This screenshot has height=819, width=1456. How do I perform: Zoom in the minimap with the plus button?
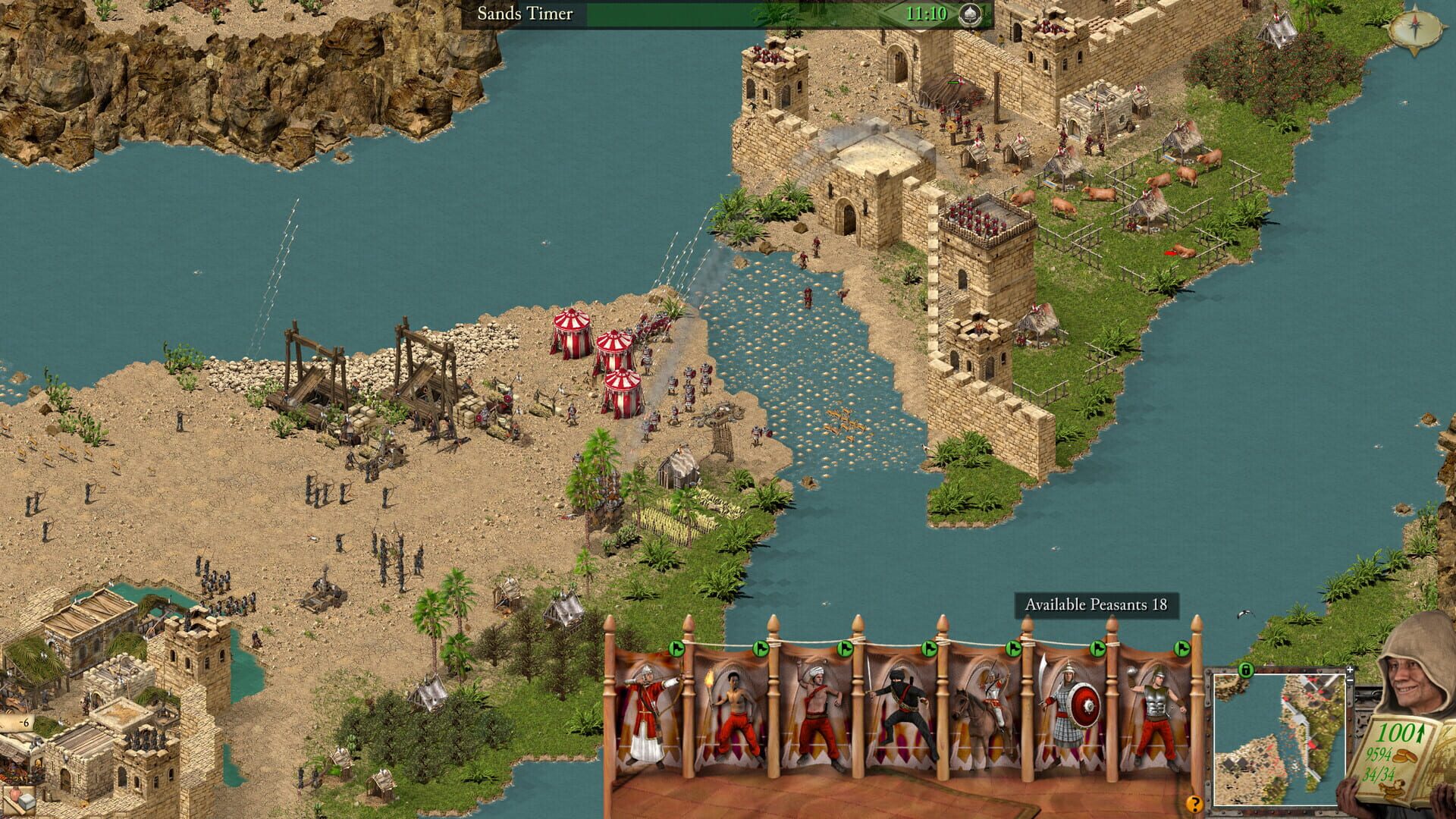click(x=1350, y=670)
